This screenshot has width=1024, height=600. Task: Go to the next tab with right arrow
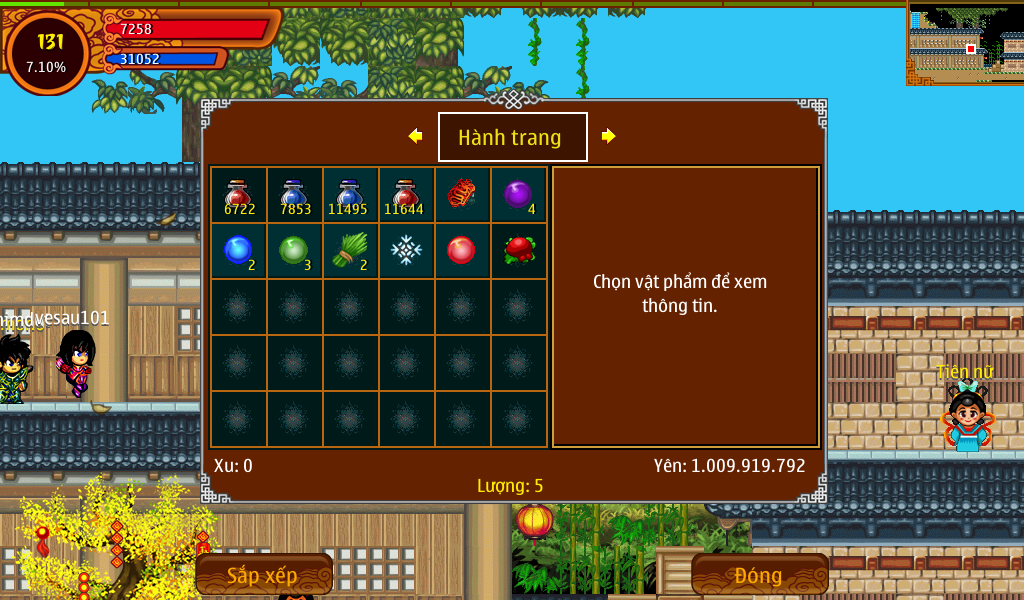click(608, 136)
